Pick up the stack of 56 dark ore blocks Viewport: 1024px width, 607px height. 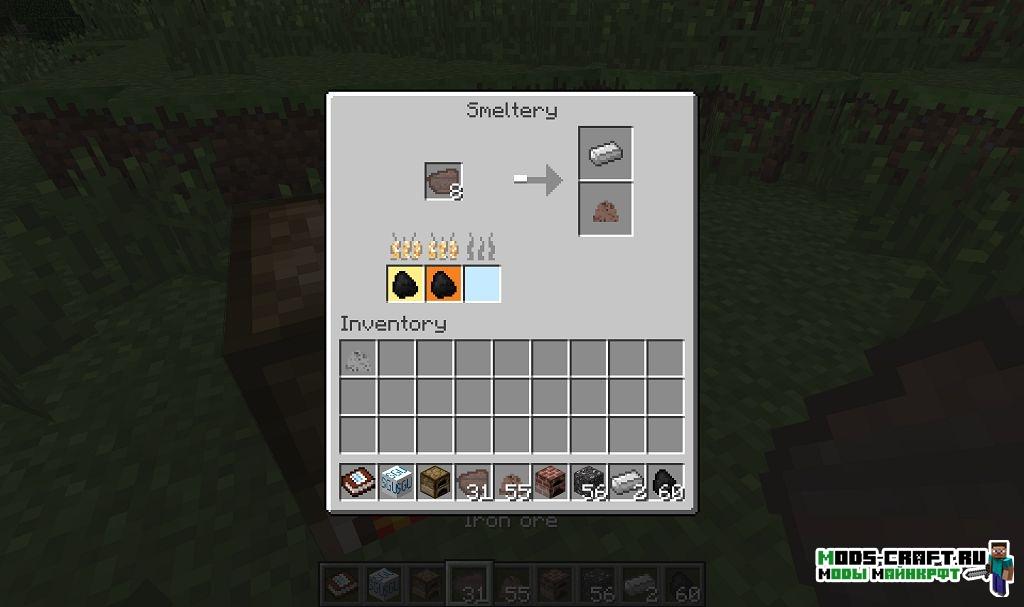588,482
